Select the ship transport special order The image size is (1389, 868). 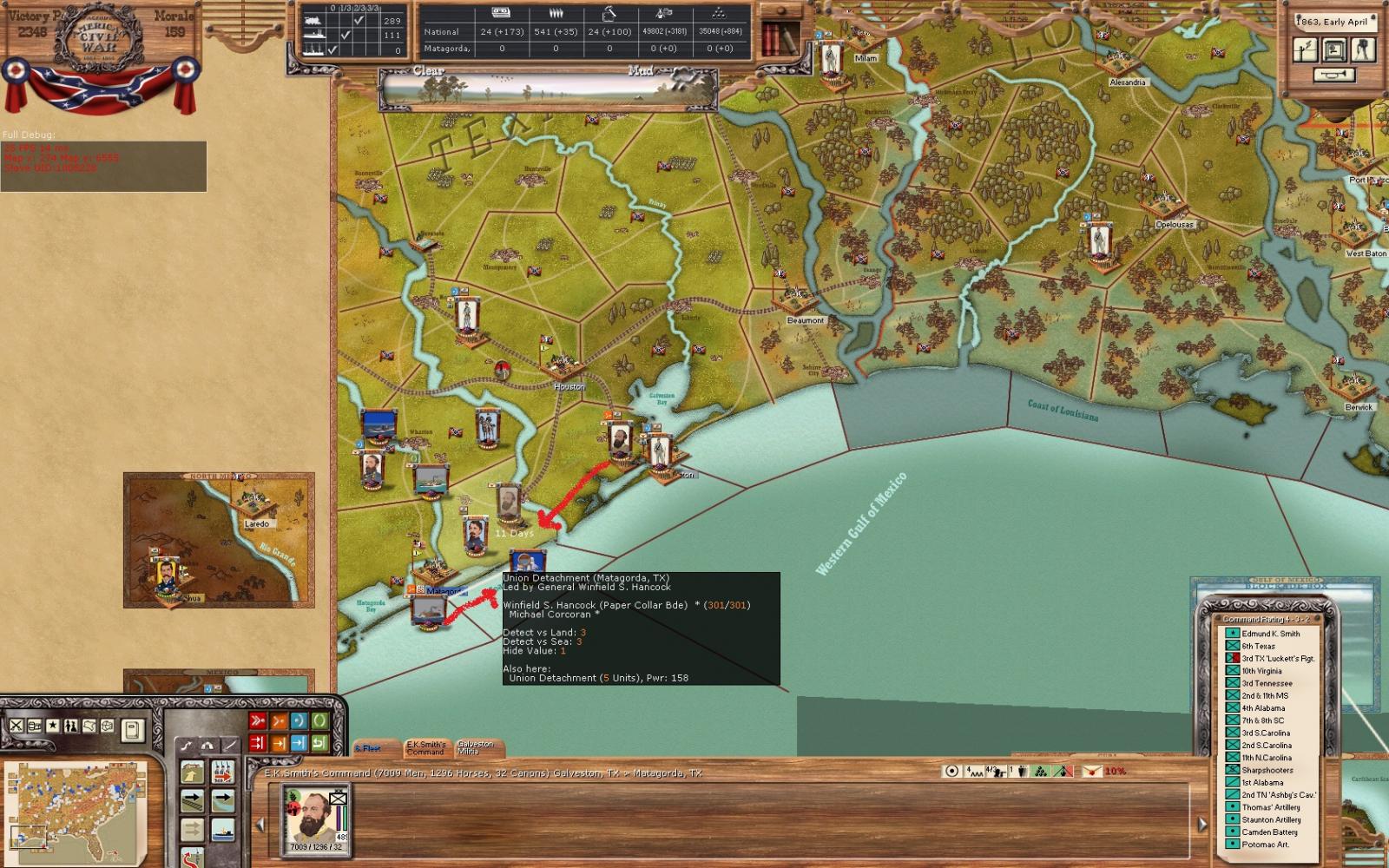coord(222,830)
